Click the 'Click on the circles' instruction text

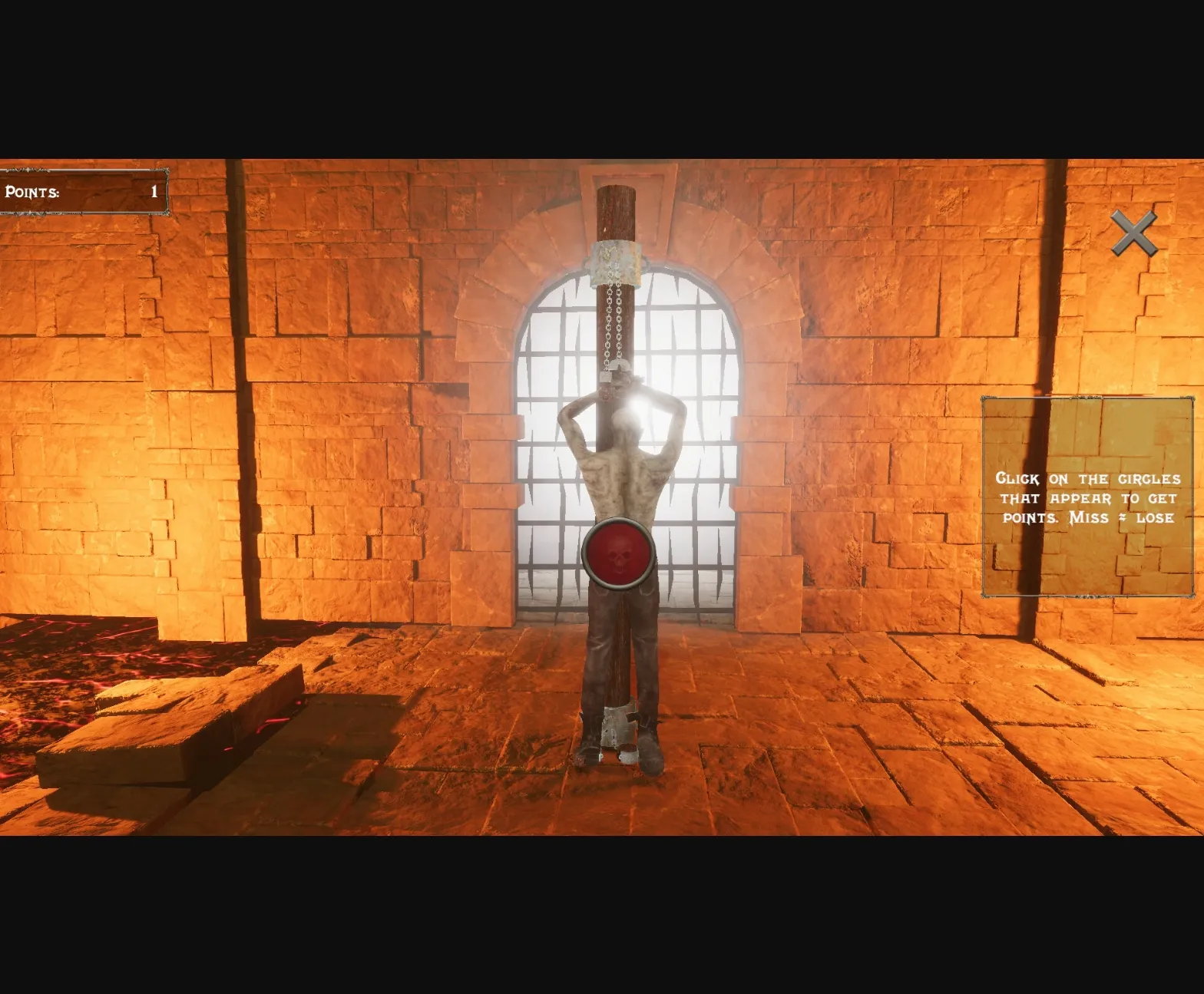pyautogui.click(x=1089, y=477)
